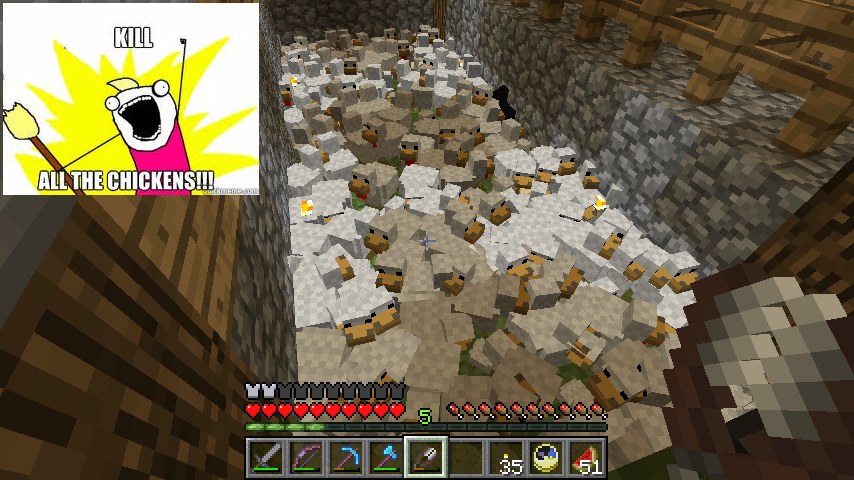Select the stack of 35 torches
This screenshot has height=480, width=854.
coord(506,458)
